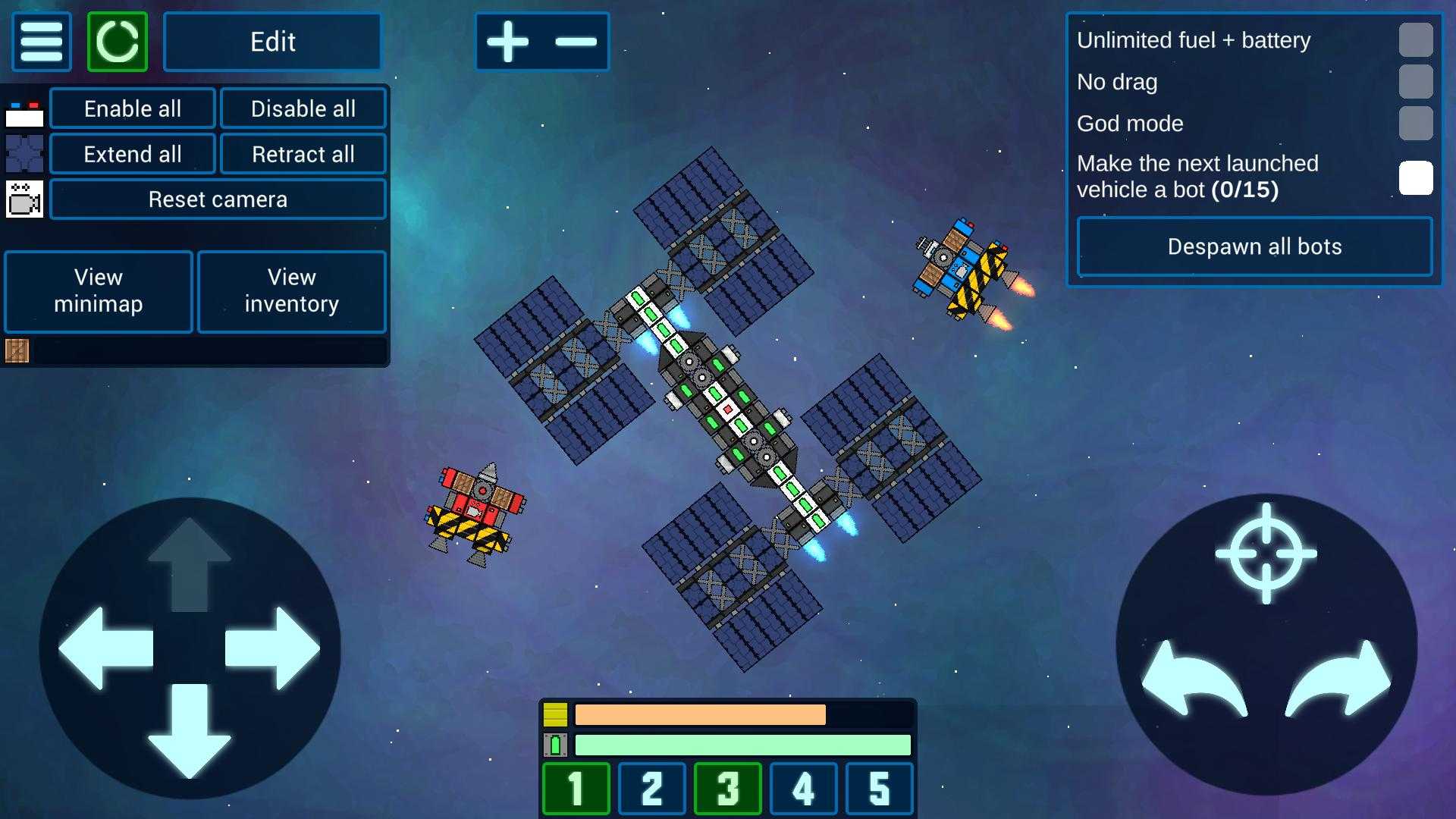Switch to Edit mode

272,42
